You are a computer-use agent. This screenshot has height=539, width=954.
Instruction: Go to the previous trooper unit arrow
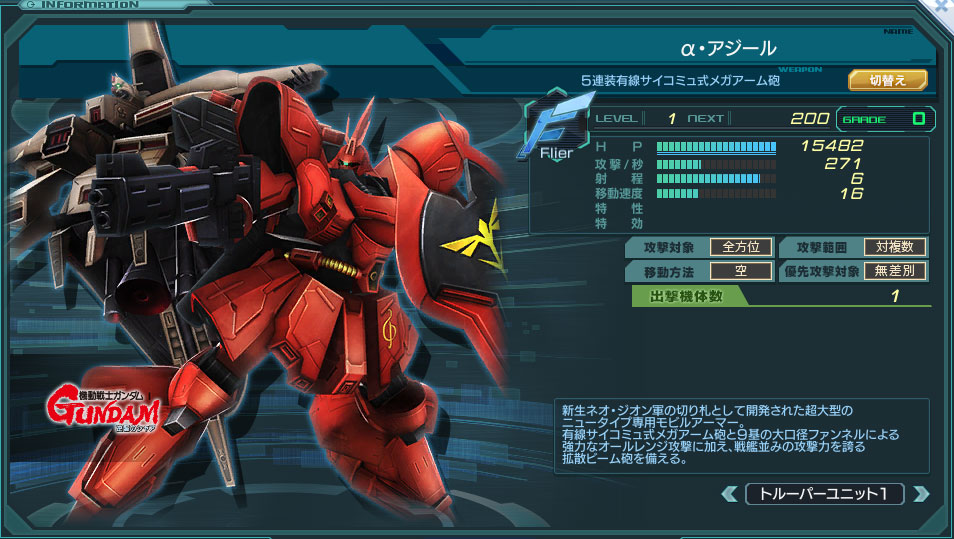pyautogui.click(x=730, y=494)
